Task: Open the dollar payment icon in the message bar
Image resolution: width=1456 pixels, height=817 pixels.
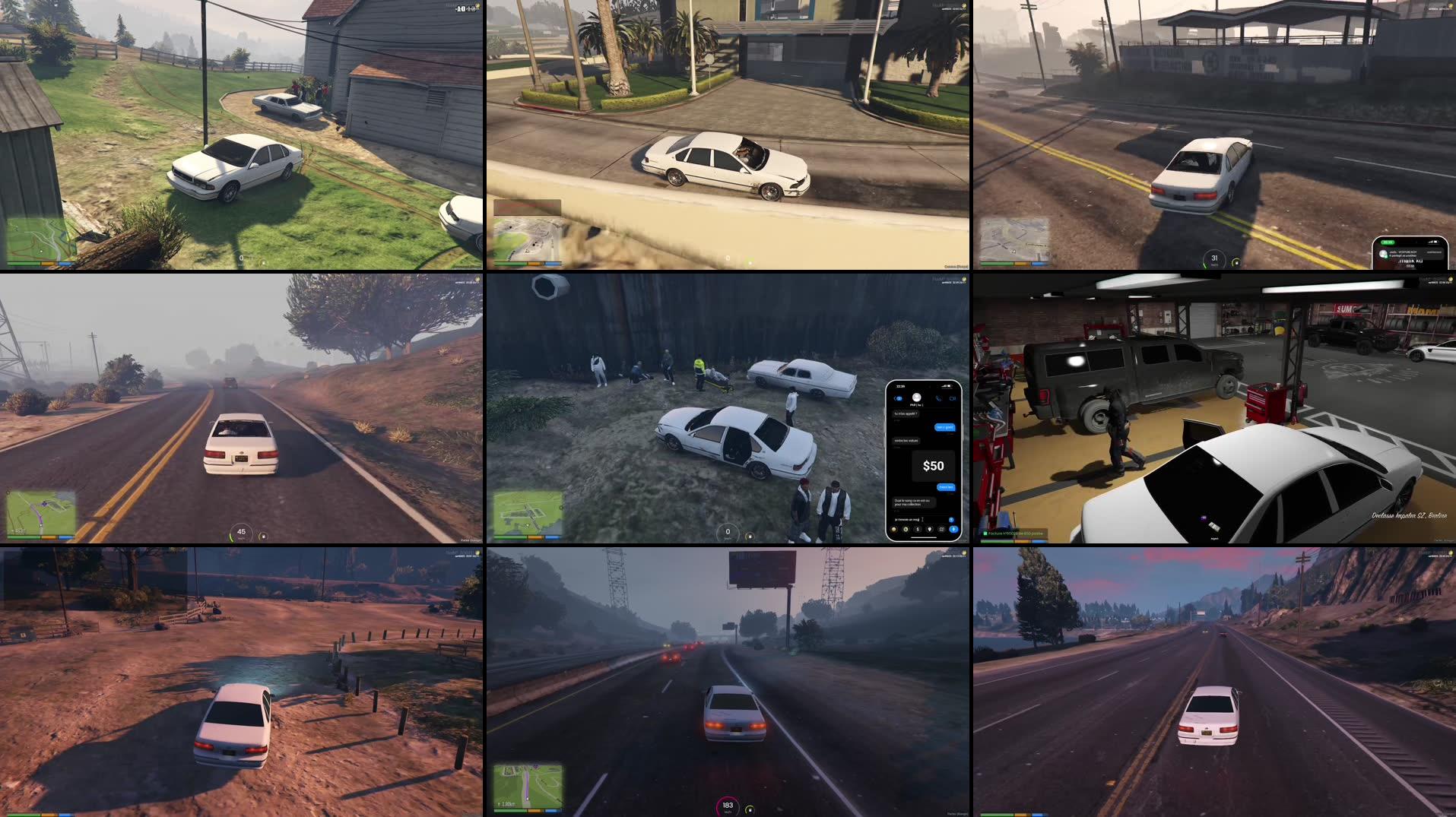Action: 918,530
